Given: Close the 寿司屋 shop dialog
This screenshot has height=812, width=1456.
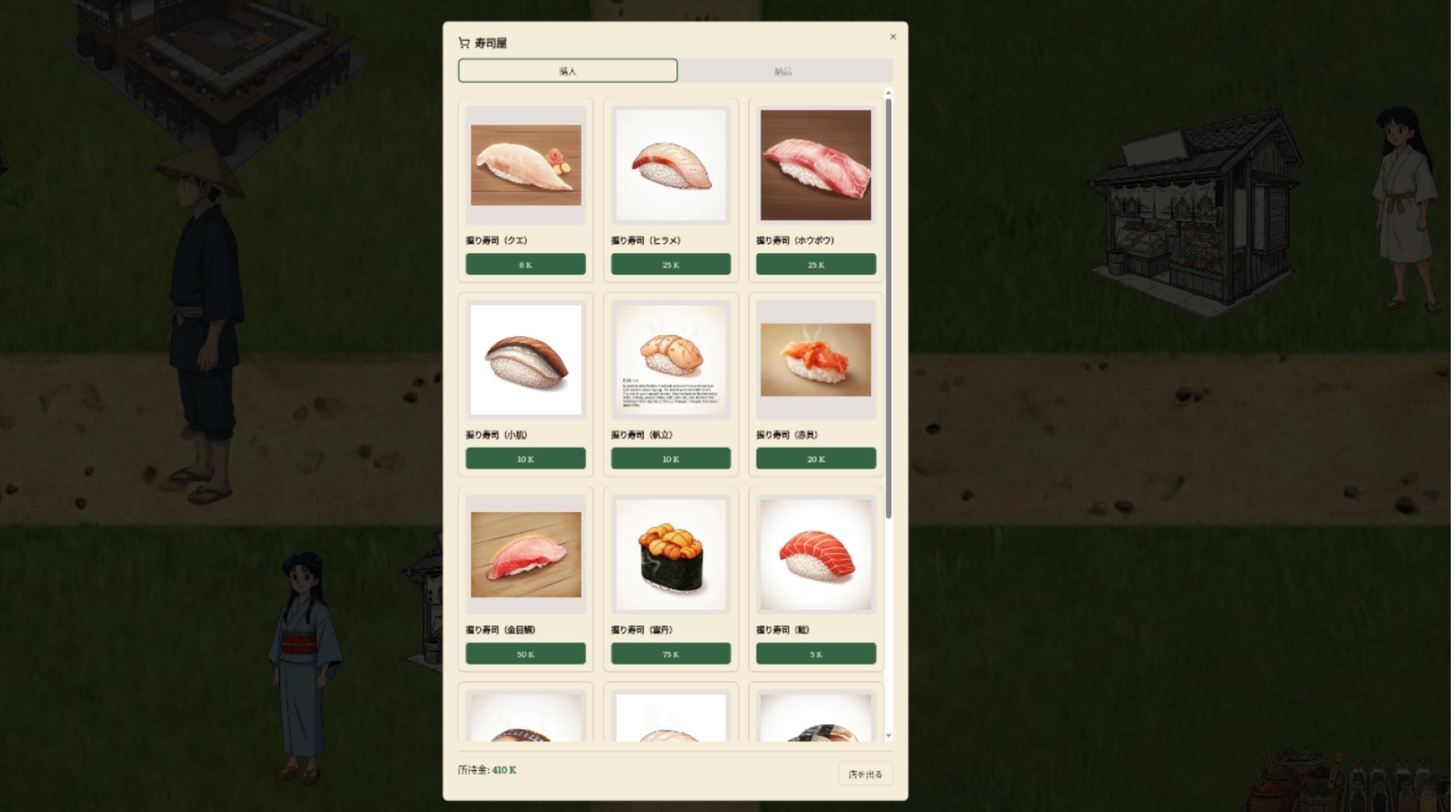Looking at the screenshot, I should tap(893, 37).
